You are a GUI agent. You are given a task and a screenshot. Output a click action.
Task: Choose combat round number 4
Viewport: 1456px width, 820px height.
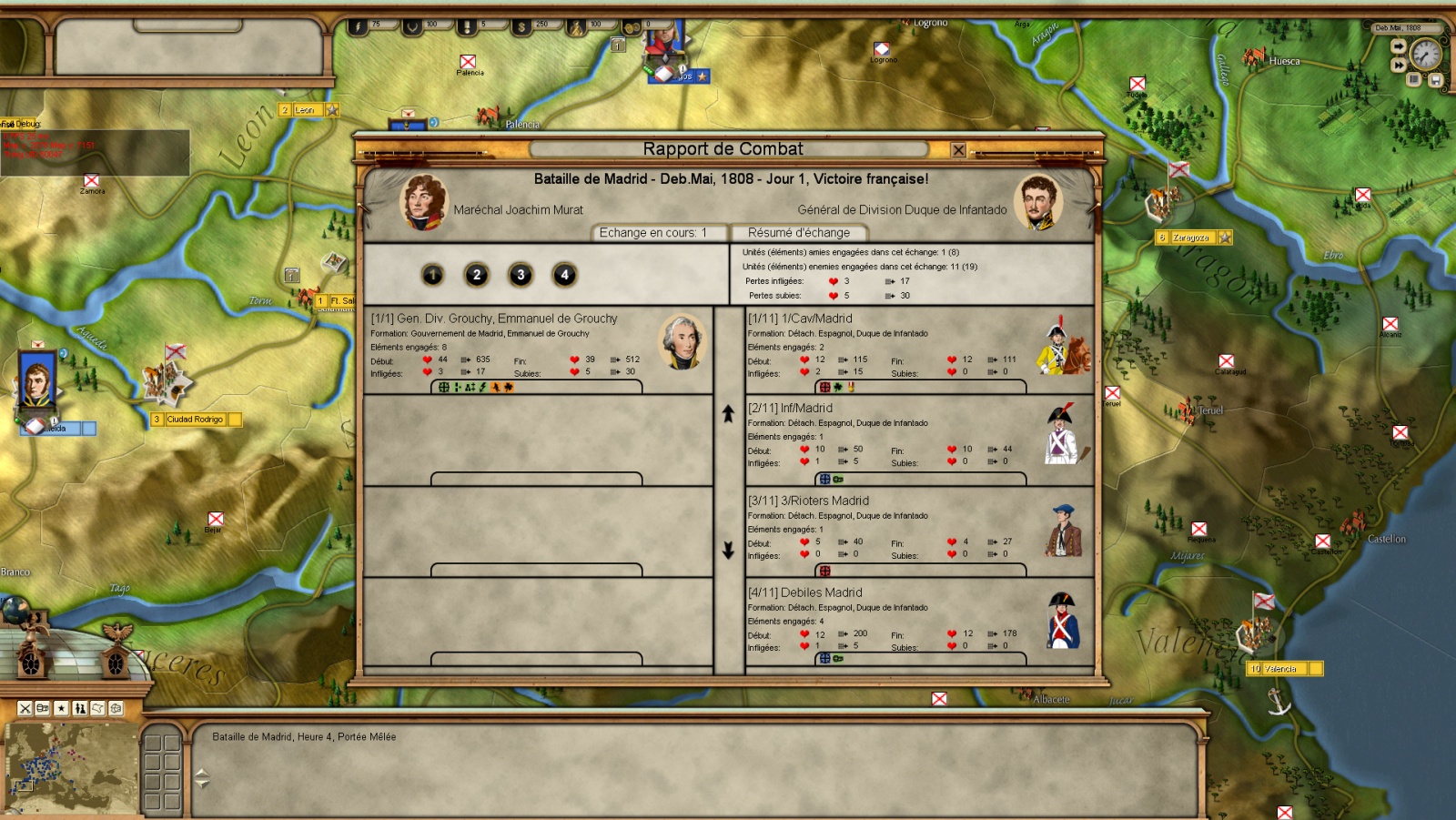564,275
